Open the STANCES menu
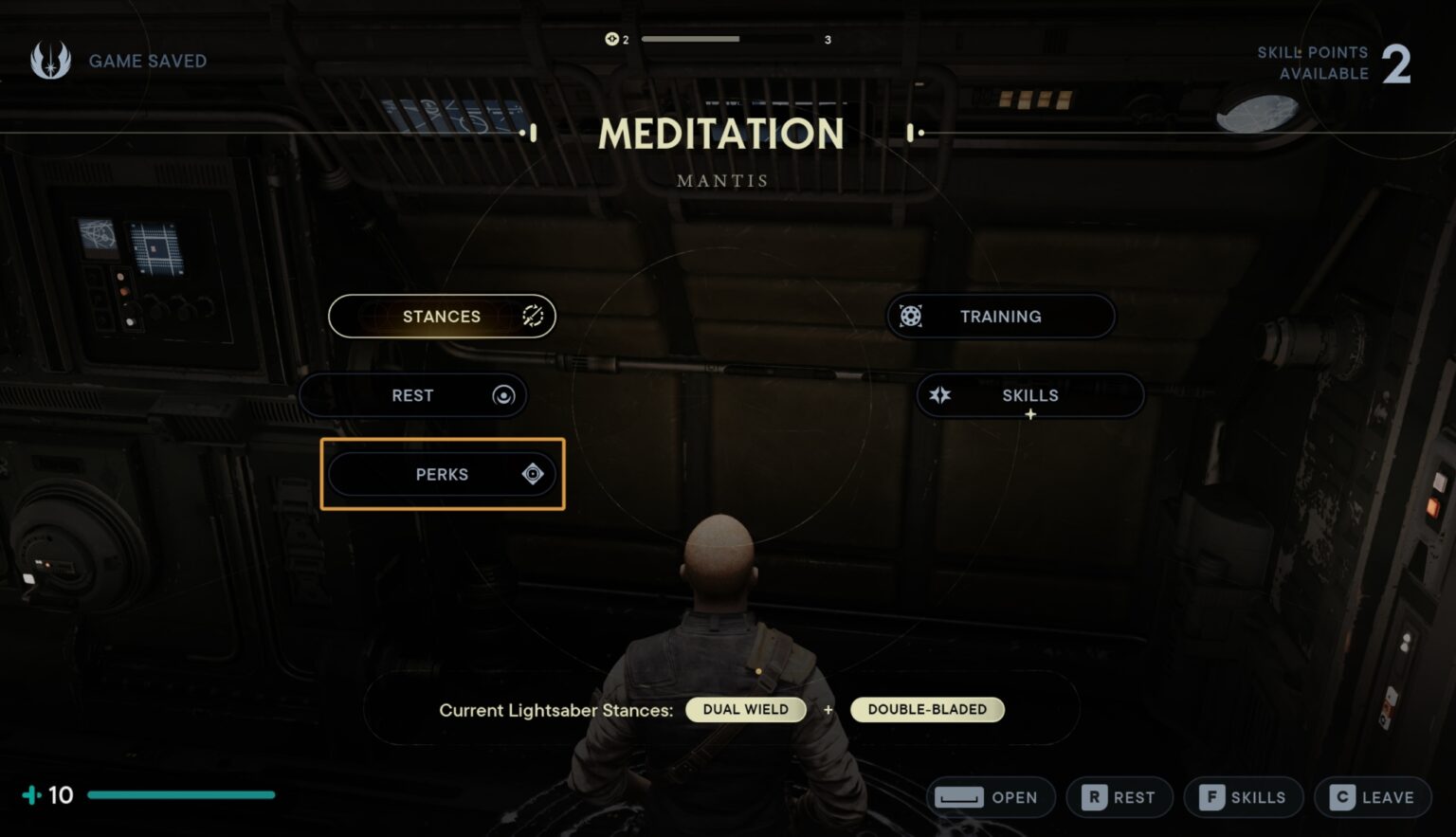 click(441, 316)
